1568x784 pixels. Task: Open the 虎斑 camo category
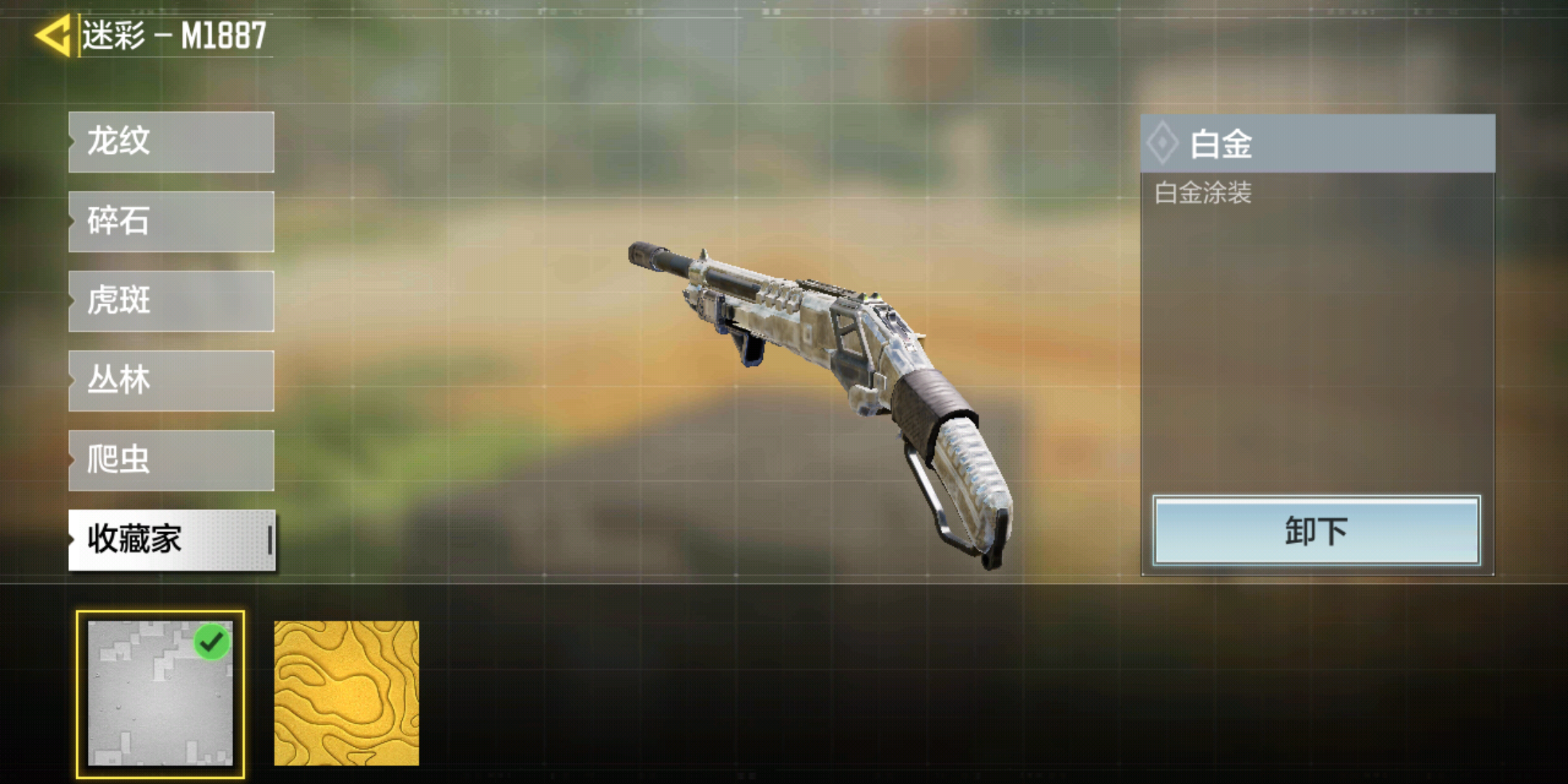[x=171, y=301]
